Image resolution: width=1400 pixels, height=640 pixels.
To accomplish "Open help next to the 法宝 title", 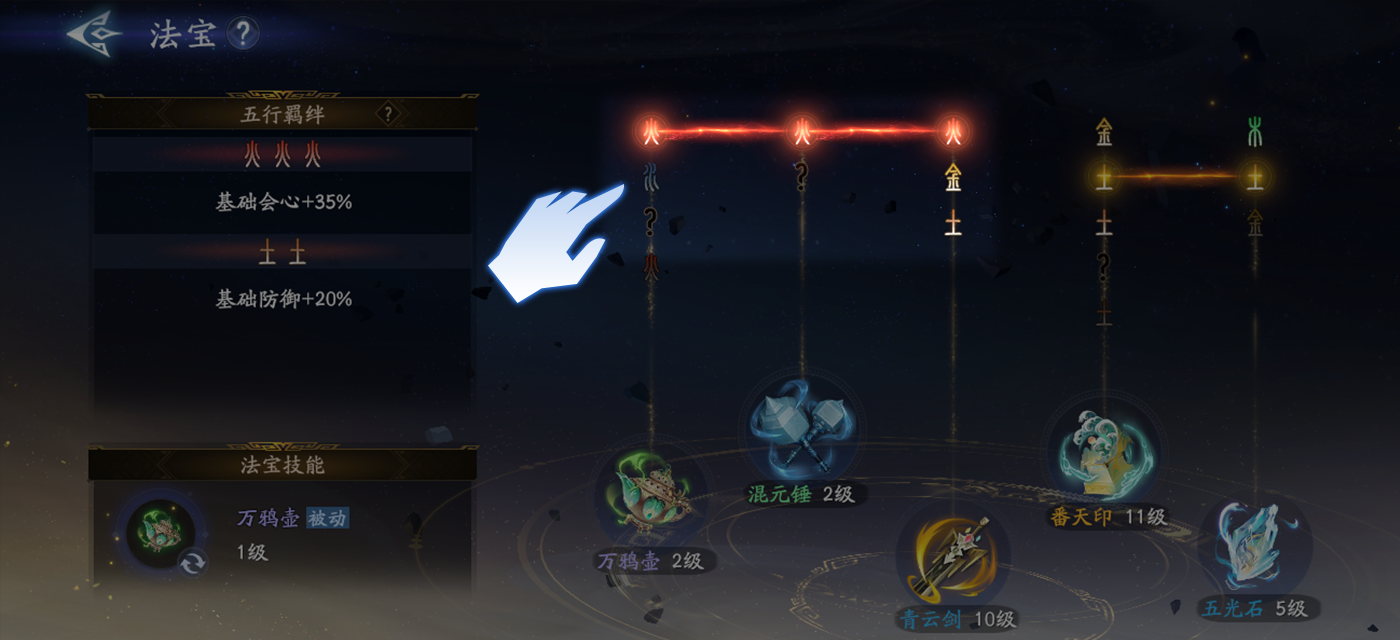I will pyautogui.click(x=243, y=34).
